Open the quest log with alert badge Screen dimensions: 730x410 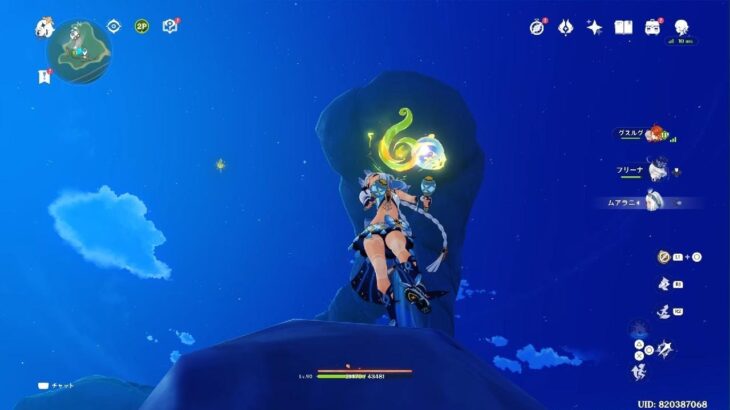(45, 76)
